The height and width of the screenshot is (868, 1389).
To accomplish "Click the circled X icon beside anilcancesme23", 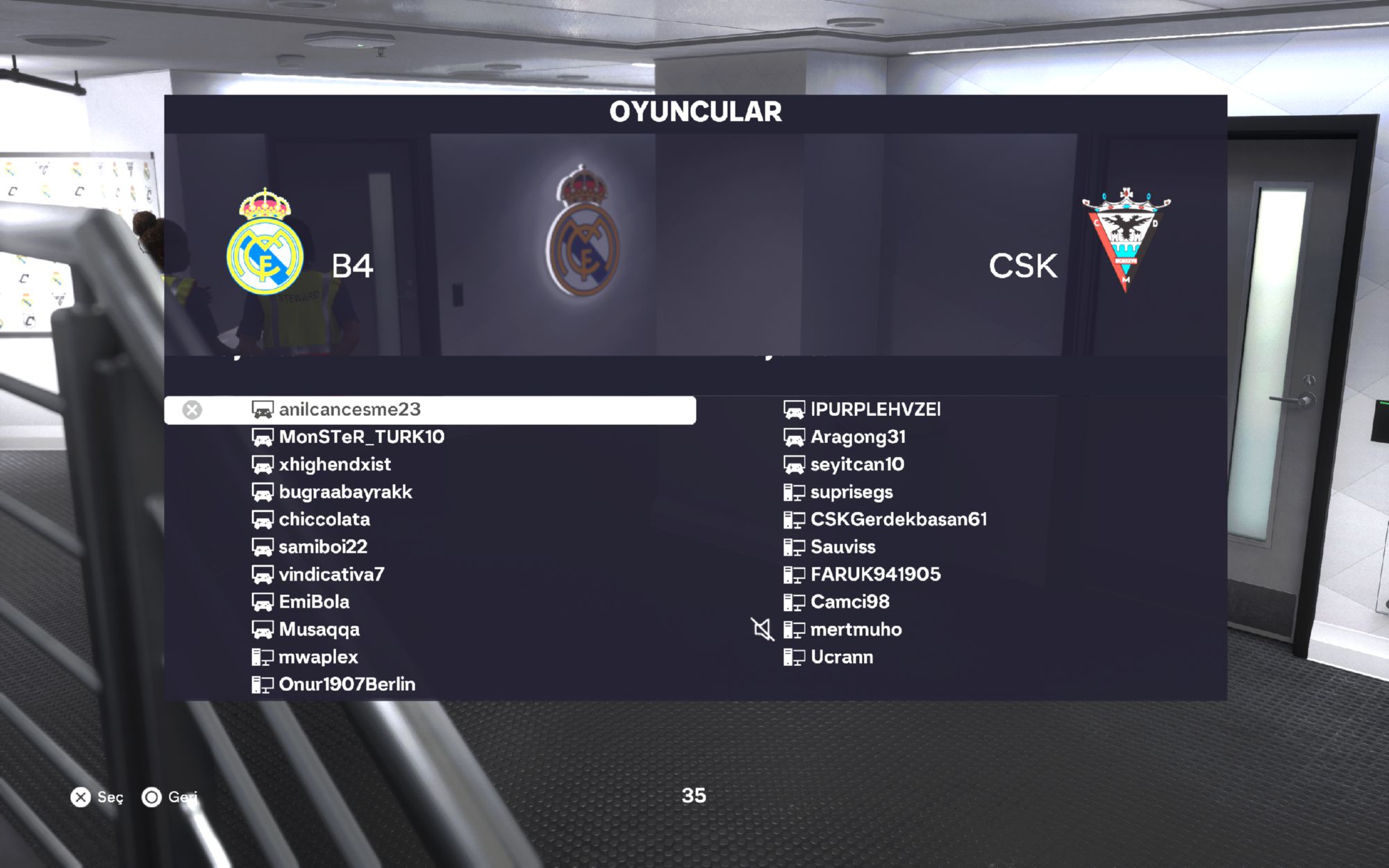I will point(192,410).
